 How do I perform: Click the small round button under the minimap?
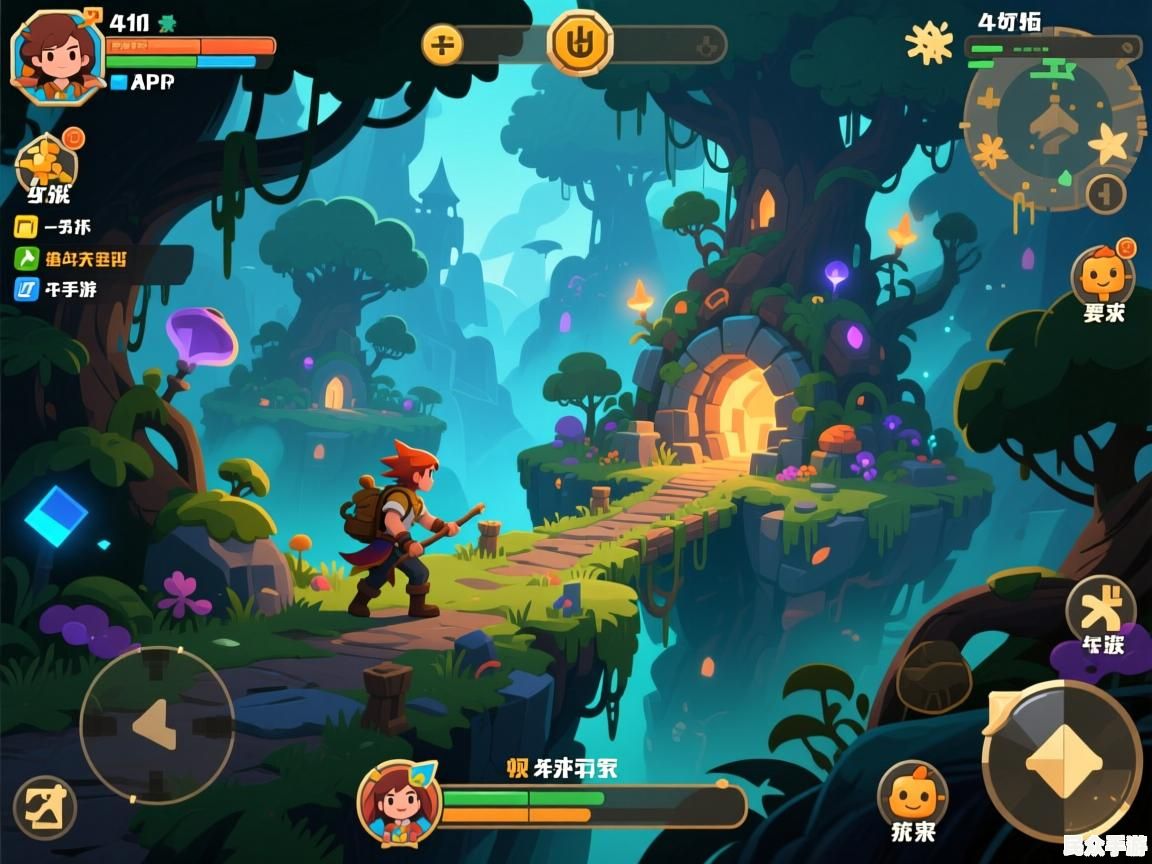click(1105, 193)
